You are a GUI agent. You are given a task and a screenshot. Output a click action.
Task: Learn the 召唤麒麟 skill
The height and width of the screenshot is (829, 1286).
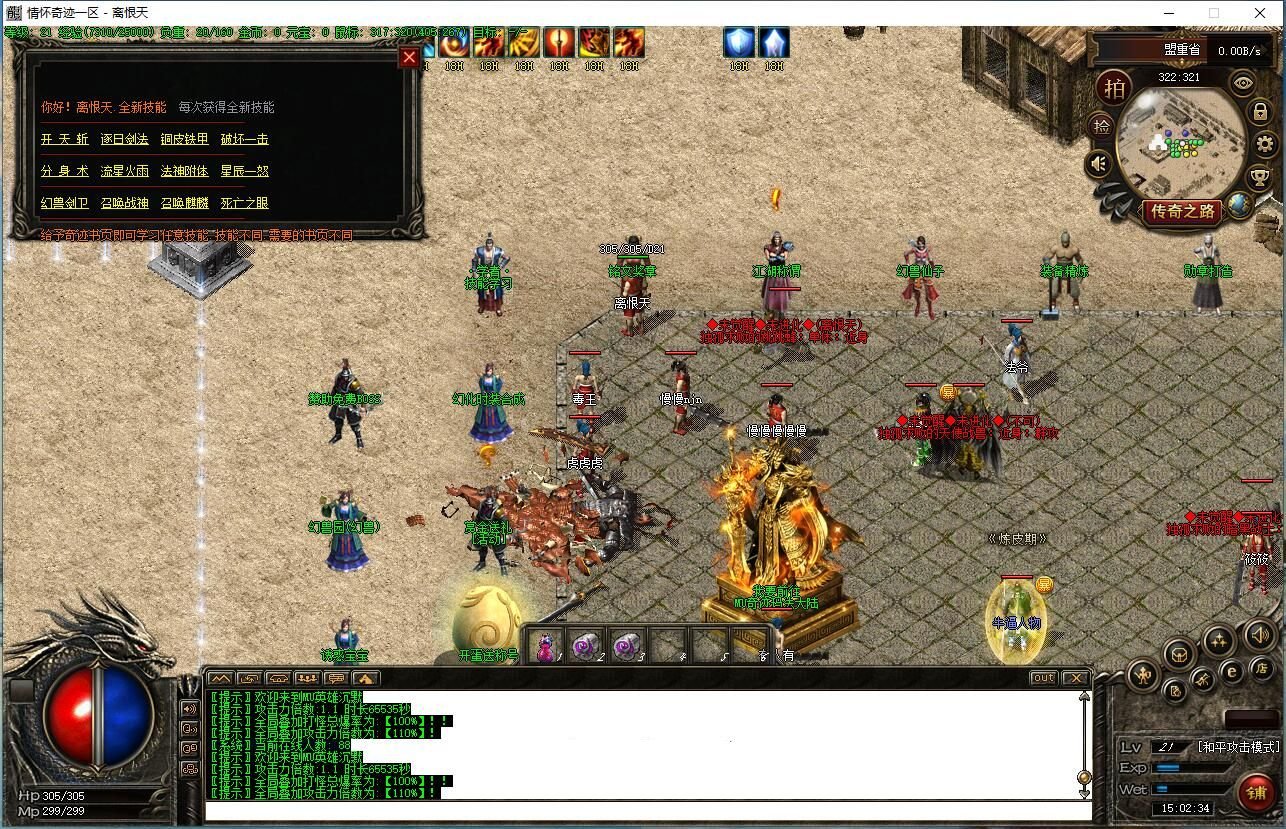185,203
